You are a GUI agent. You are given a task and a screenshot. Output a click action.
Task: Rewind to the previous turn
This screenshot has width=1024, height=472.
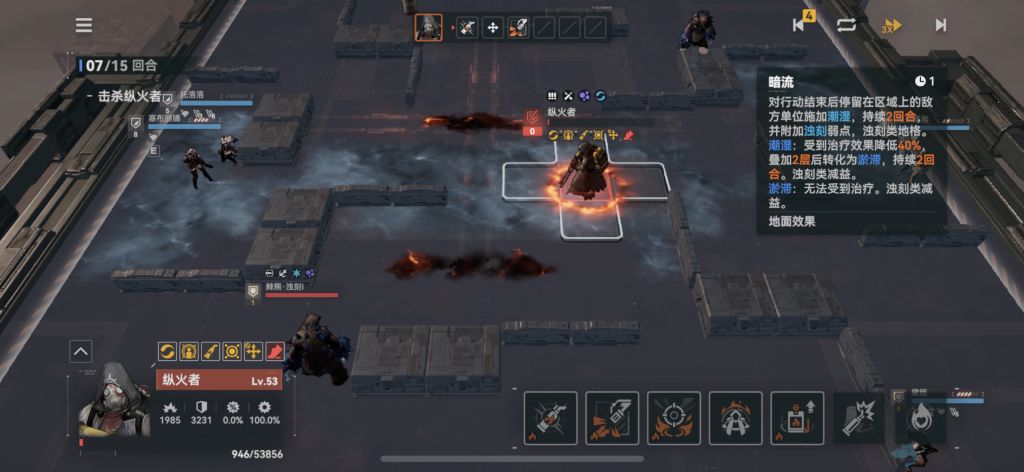pyautogui.click(x=799, y=24)
